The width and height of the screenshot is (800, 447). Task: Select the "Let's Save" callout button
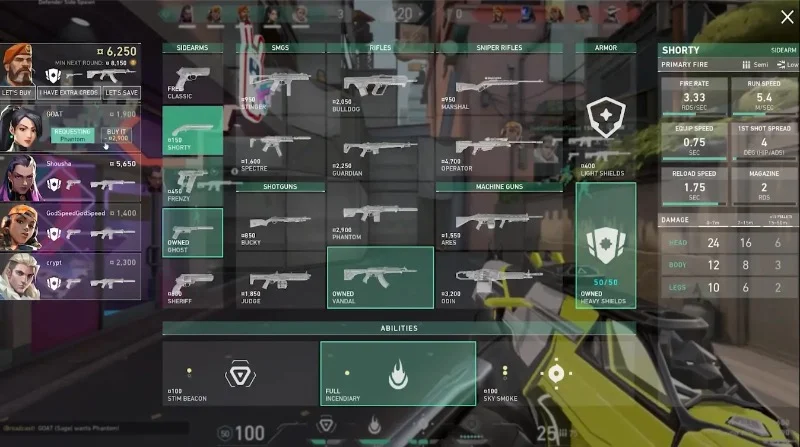[121, 92]
